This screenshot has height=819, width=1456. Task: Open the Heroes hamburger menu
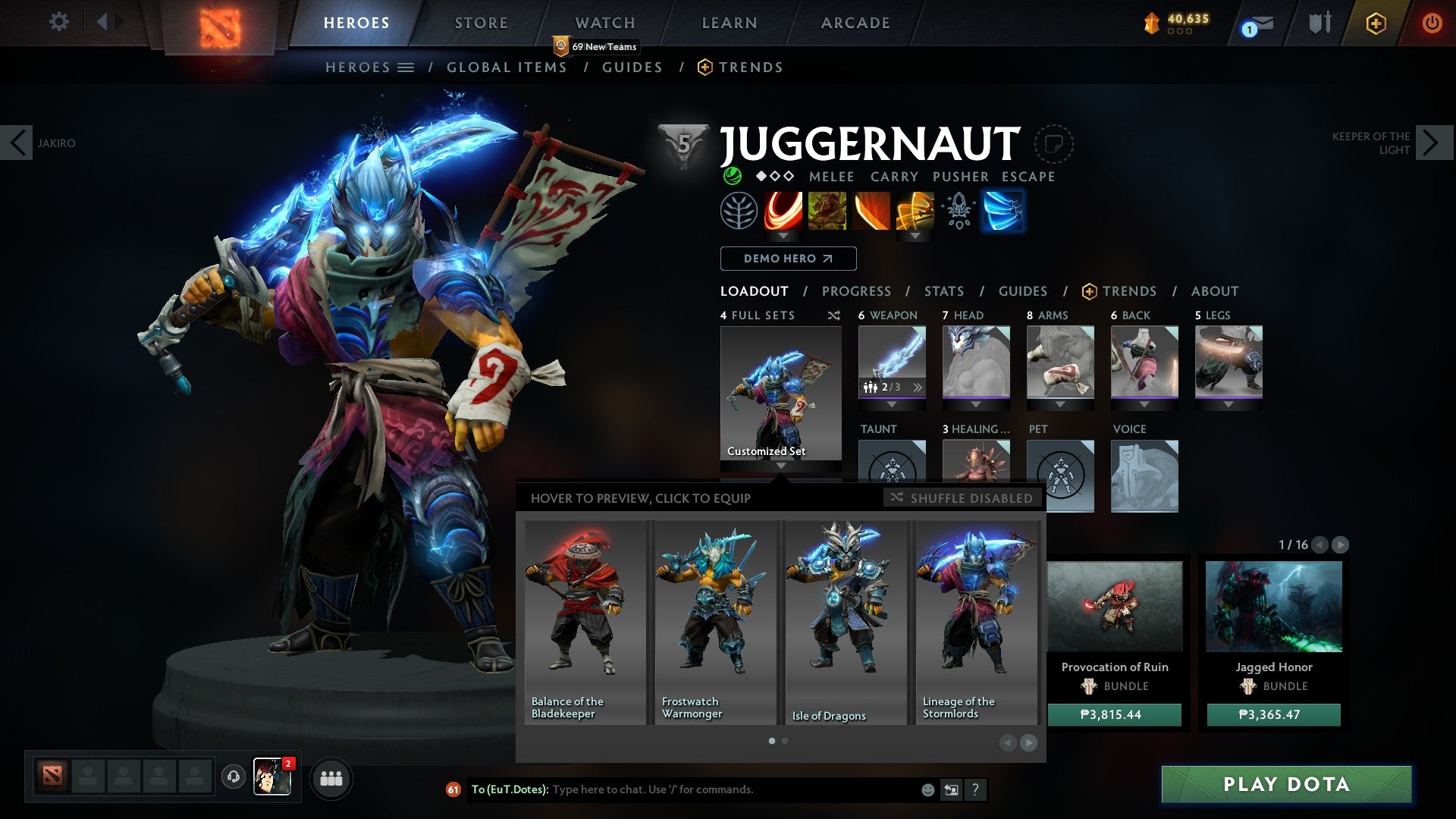tap(406, 67)
